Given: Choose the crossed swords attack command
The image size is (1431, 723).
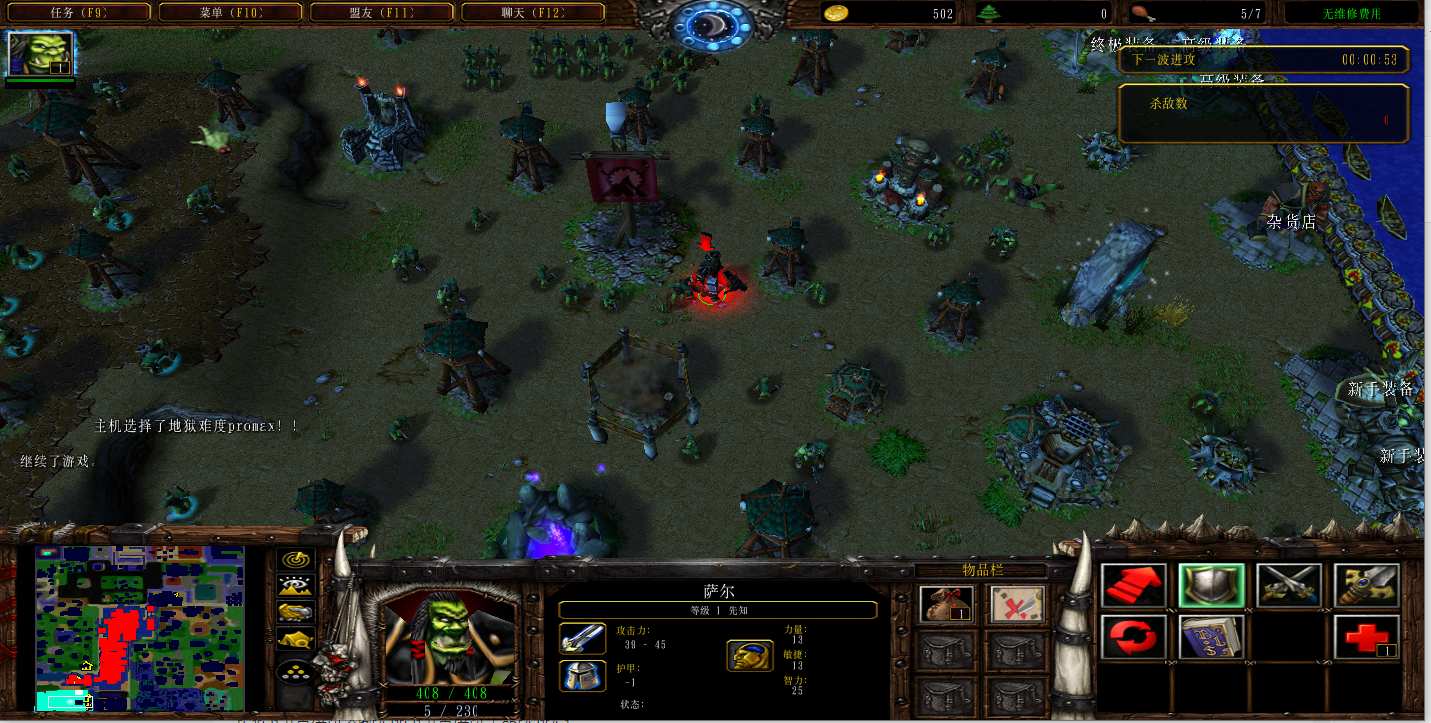Looking at the screenshot, I should point(1288,586).
